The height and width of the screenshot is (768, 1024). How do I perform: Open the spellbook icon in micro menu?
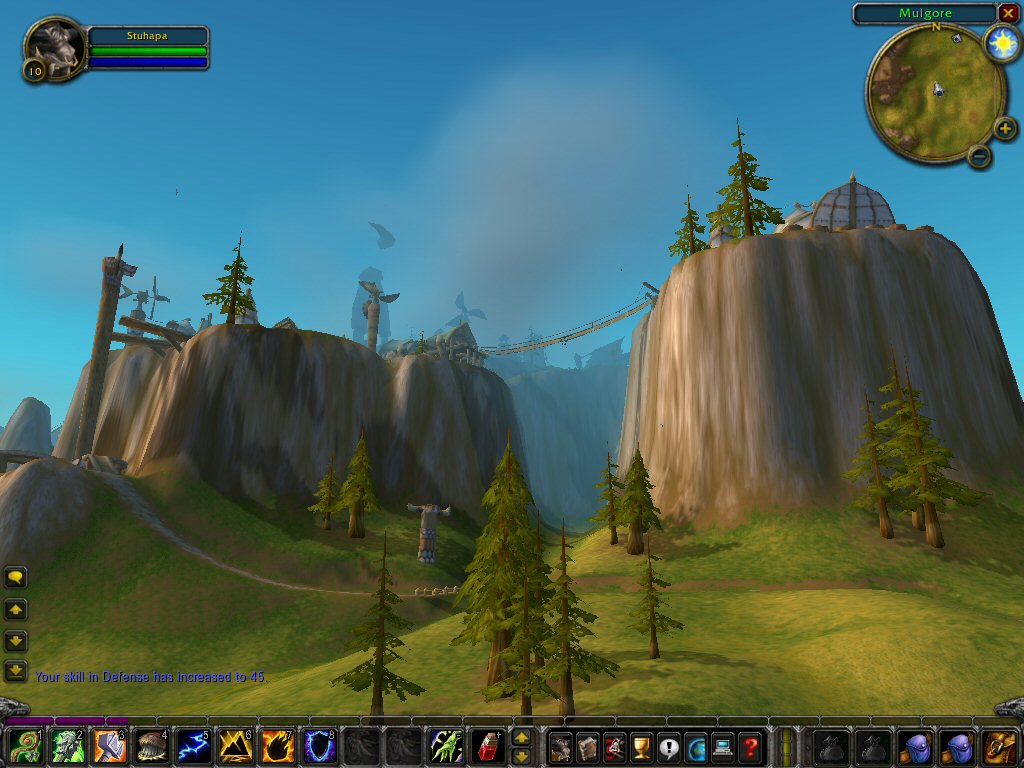tap(588, 746)
